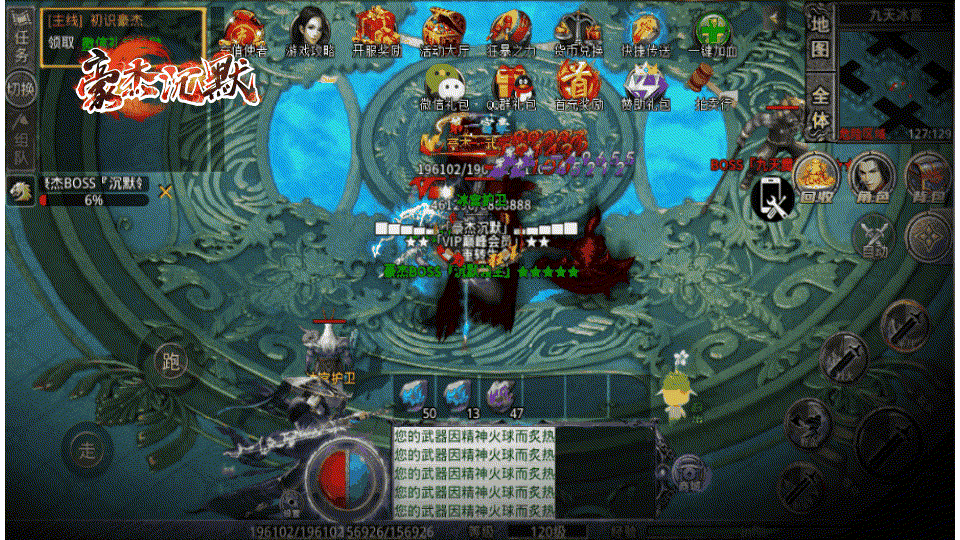Open the 首充奖励 first recharge reward

tap(577, 85)
